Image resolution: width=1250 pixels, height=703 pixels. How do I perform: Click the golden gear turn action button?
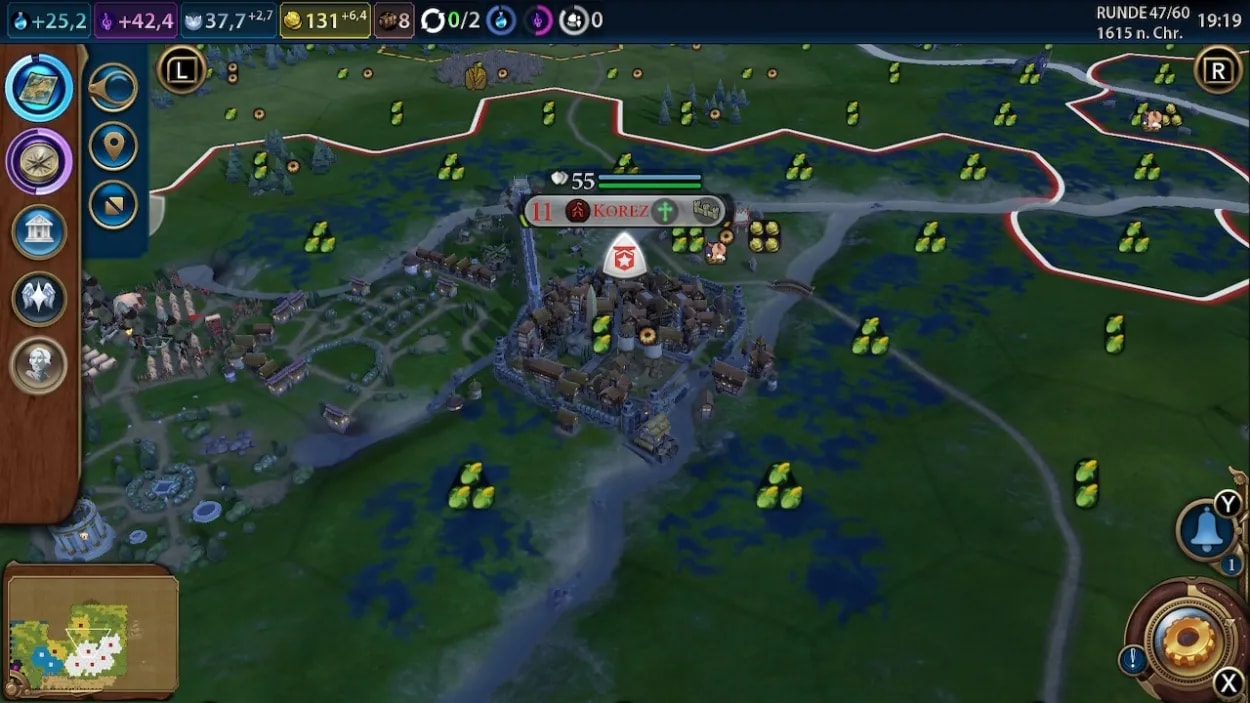click(1190, 640)
